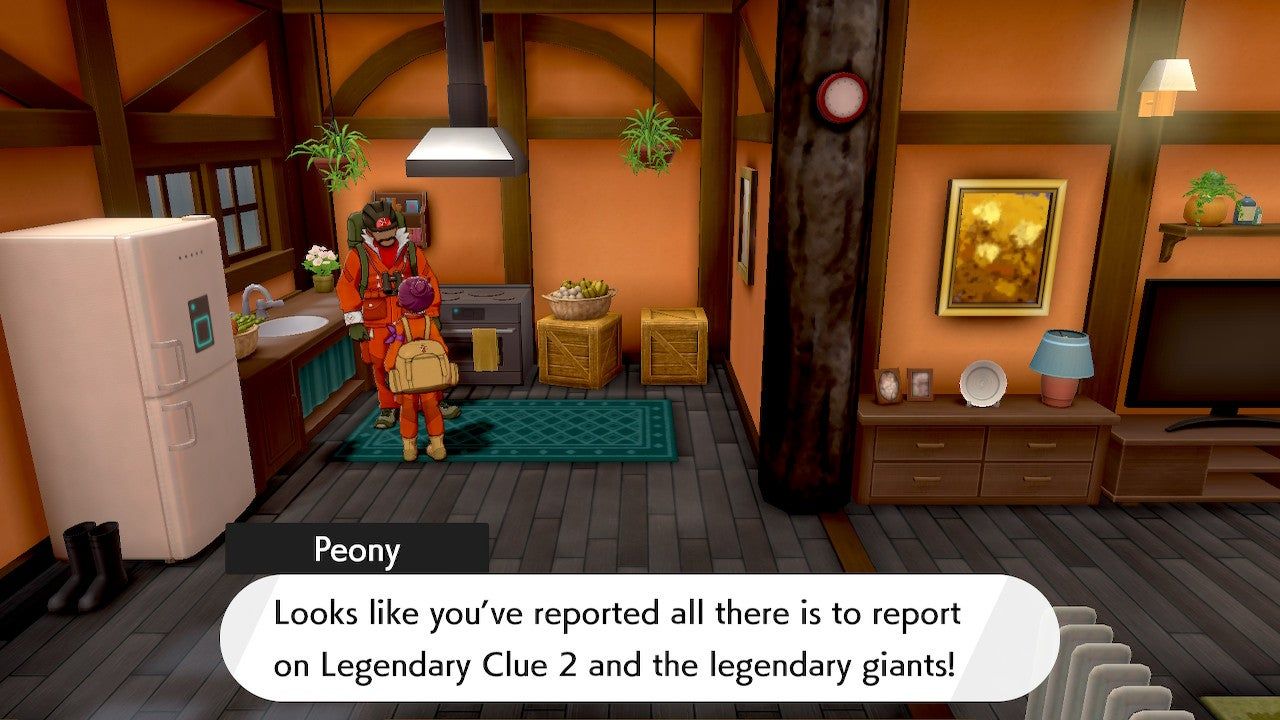
Task: Select the photo frames on the cabinet
Action: (905, 385)
